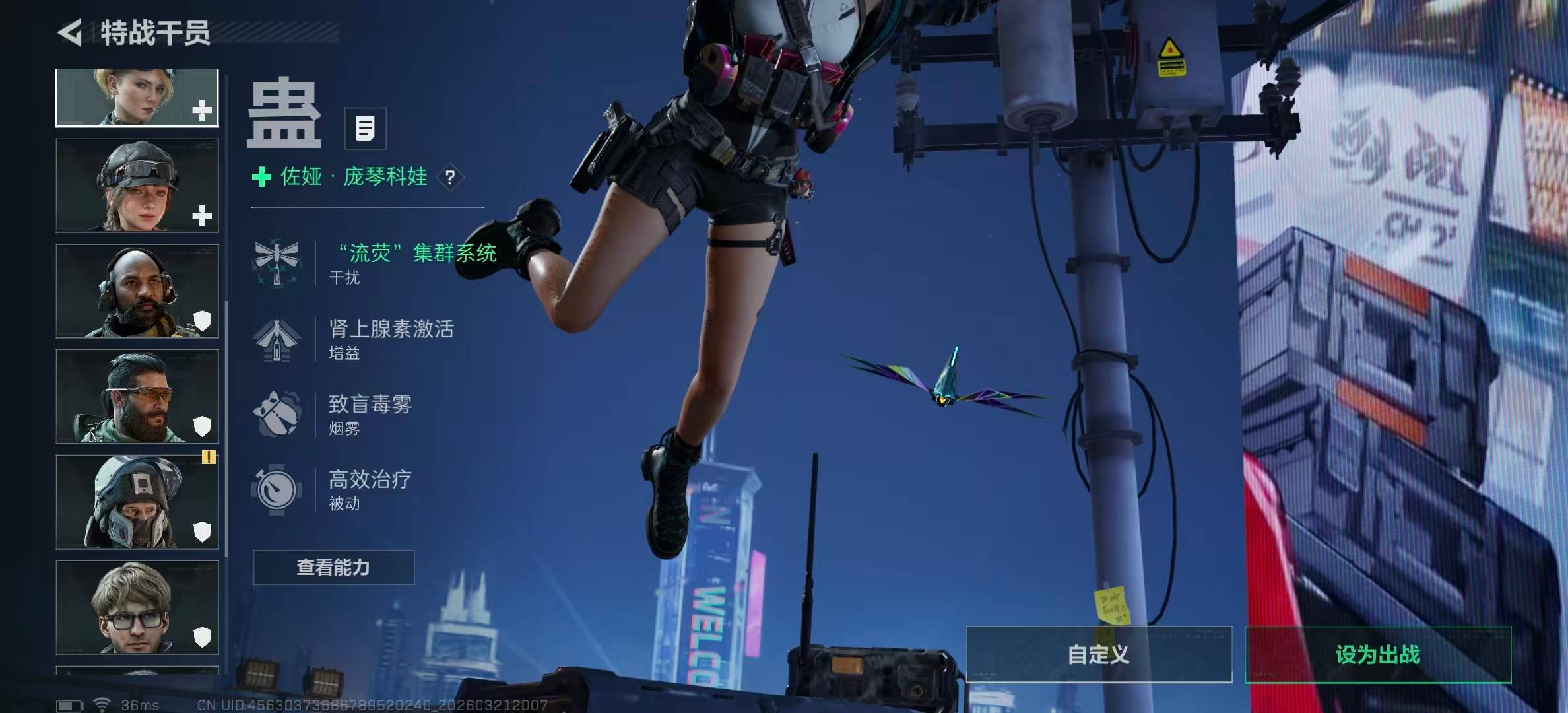The image size is (1568, 713).
Task: Select the masked operator with hooded helmet
Action: pyautogui.click(x=137, y=502)
